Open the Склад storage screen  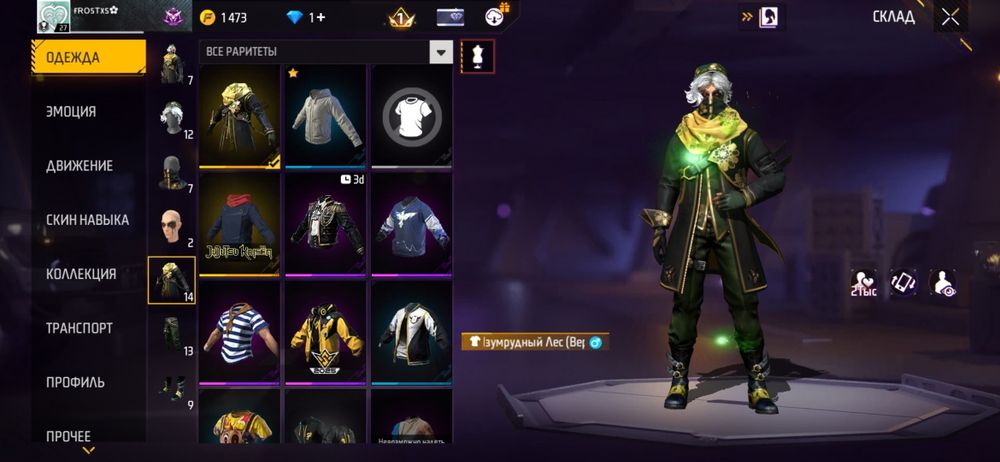pyautogui.click(x=893, y=17)
